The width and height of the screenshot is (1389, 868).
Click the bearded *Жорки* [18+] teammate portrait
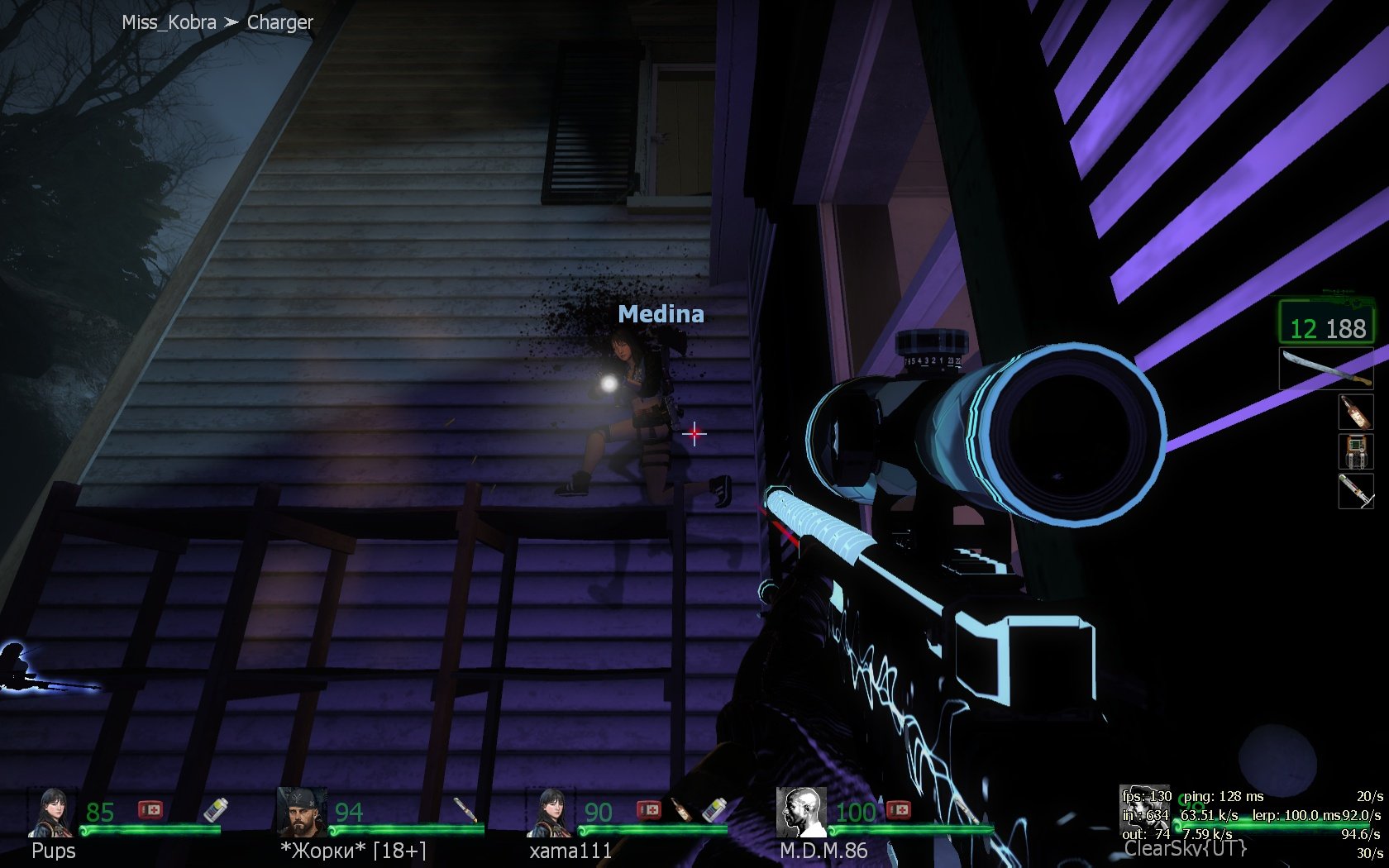pos(302,813)
